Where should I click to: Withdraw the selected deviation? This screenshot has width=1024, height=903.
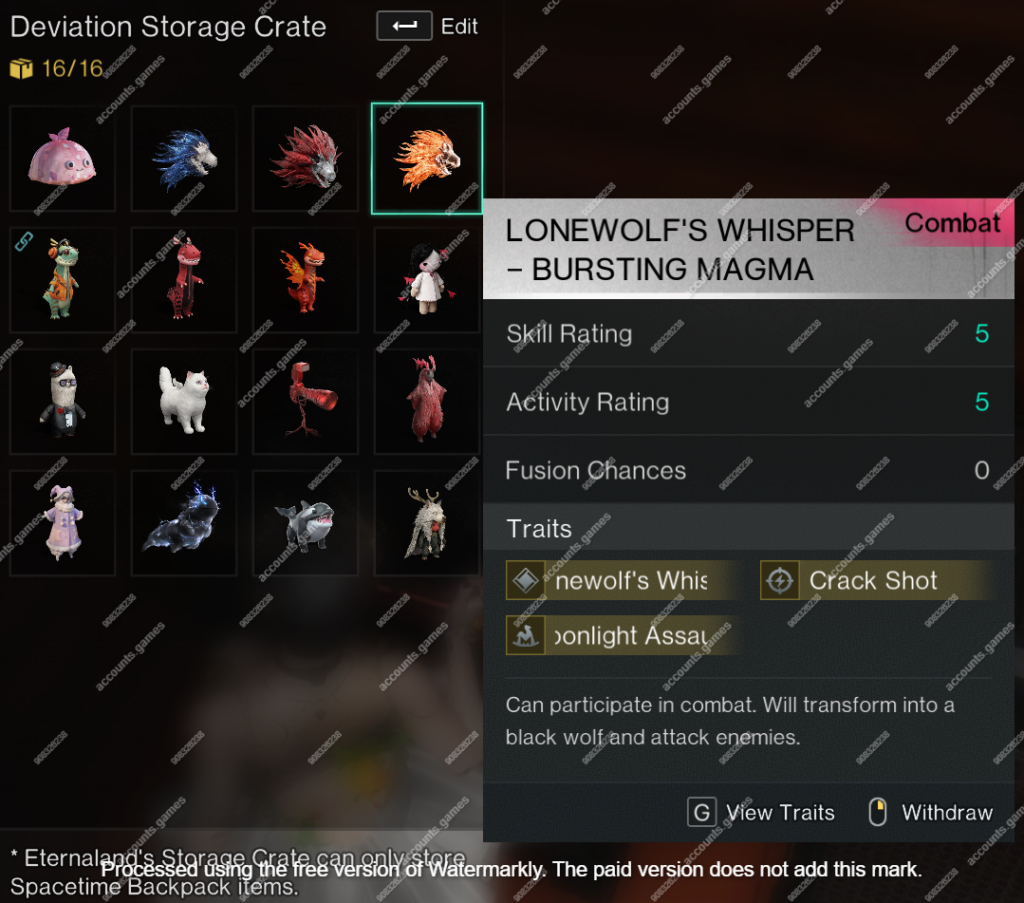tap(930, 812)
